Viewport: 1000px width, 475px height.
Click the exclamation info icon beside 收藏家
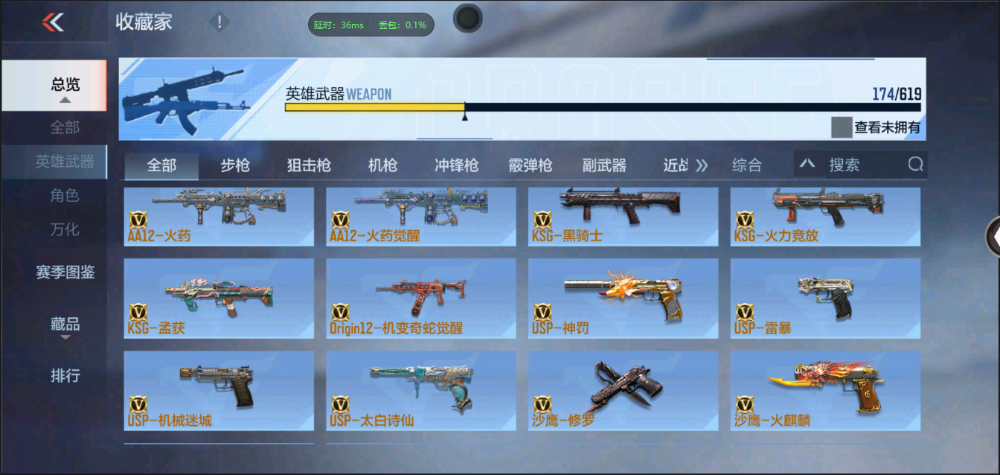coord(219,22)
